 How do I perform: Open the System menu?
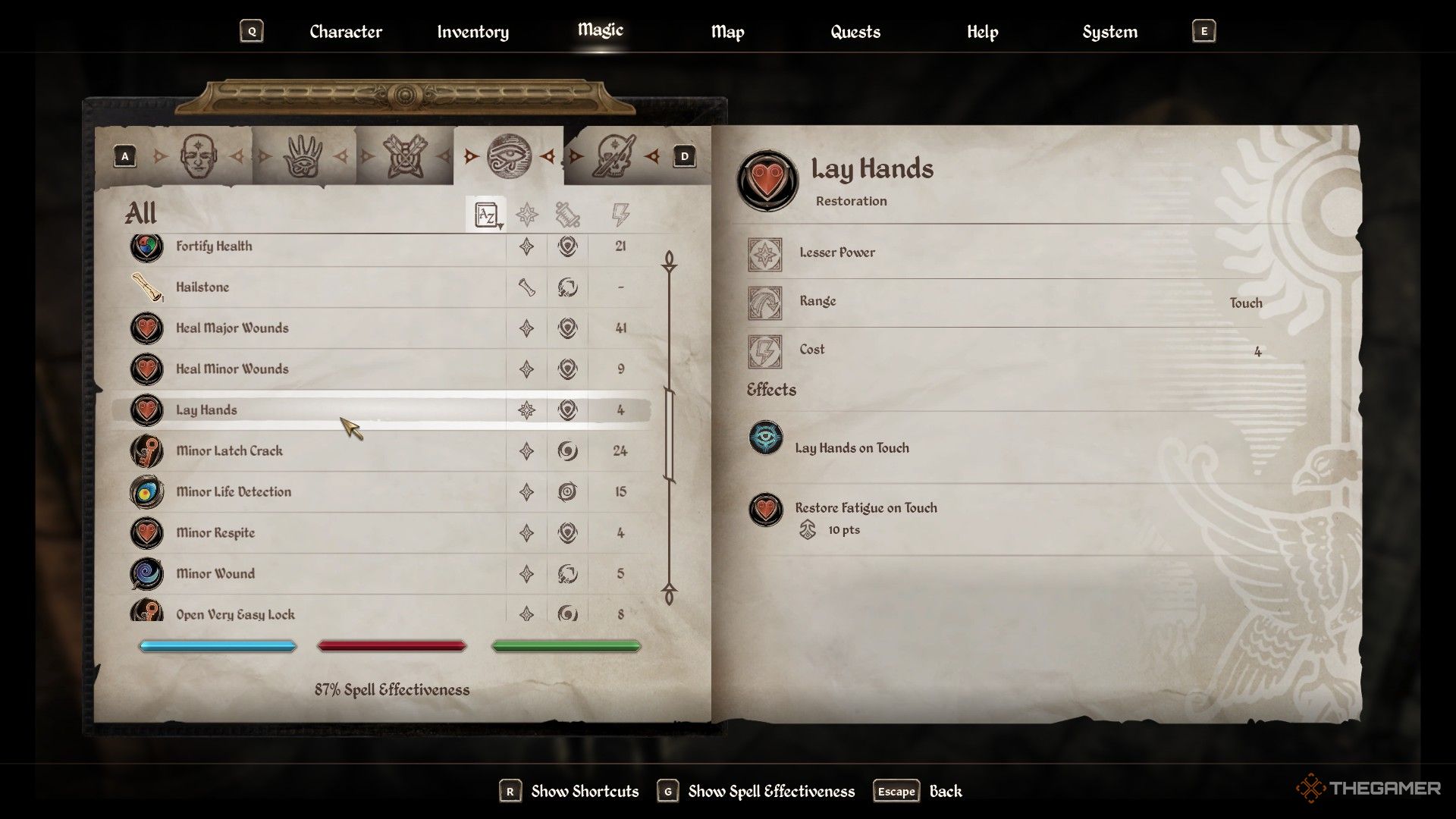tap(1109, 32)
